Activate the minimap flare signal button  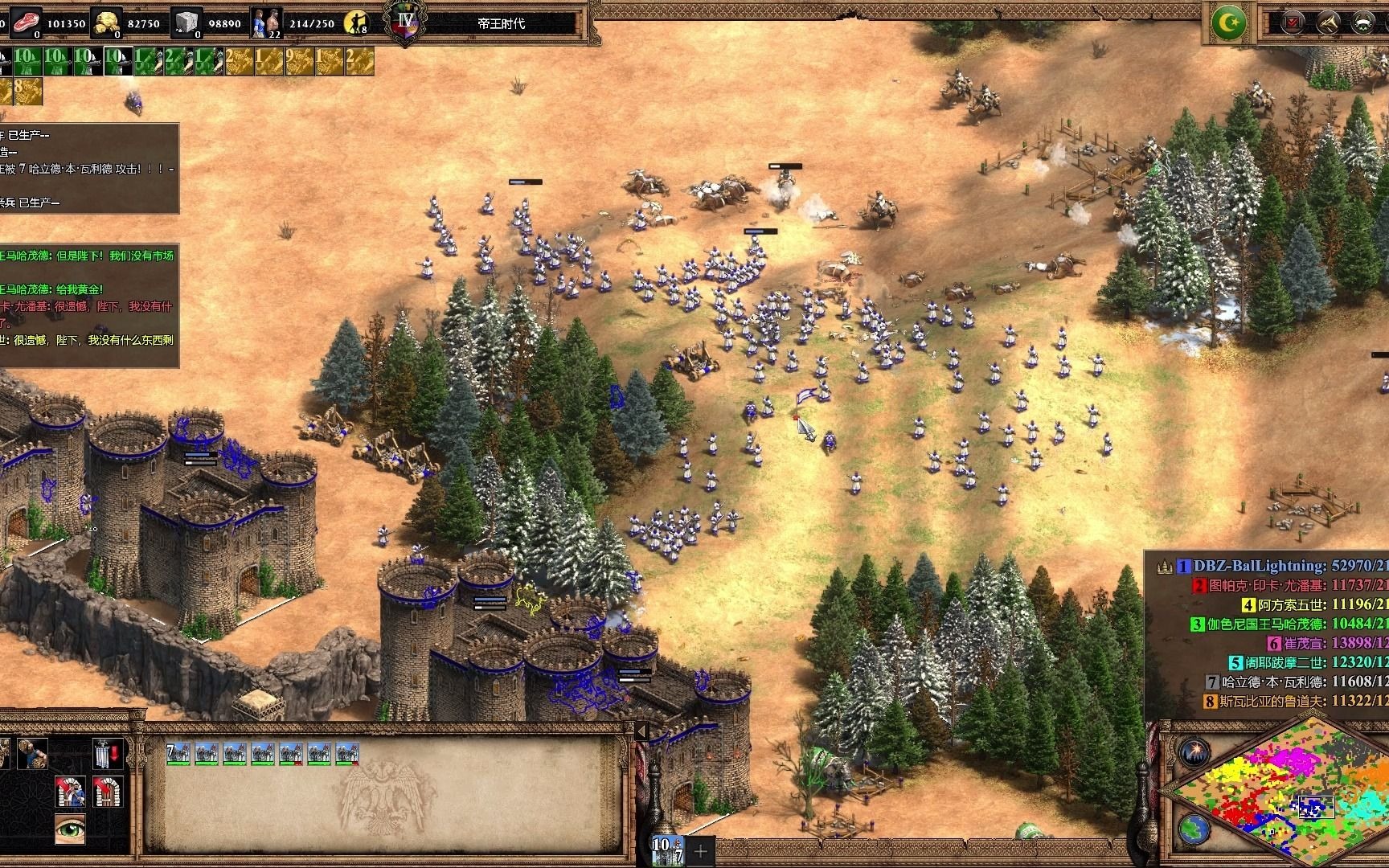(1194, 753)
